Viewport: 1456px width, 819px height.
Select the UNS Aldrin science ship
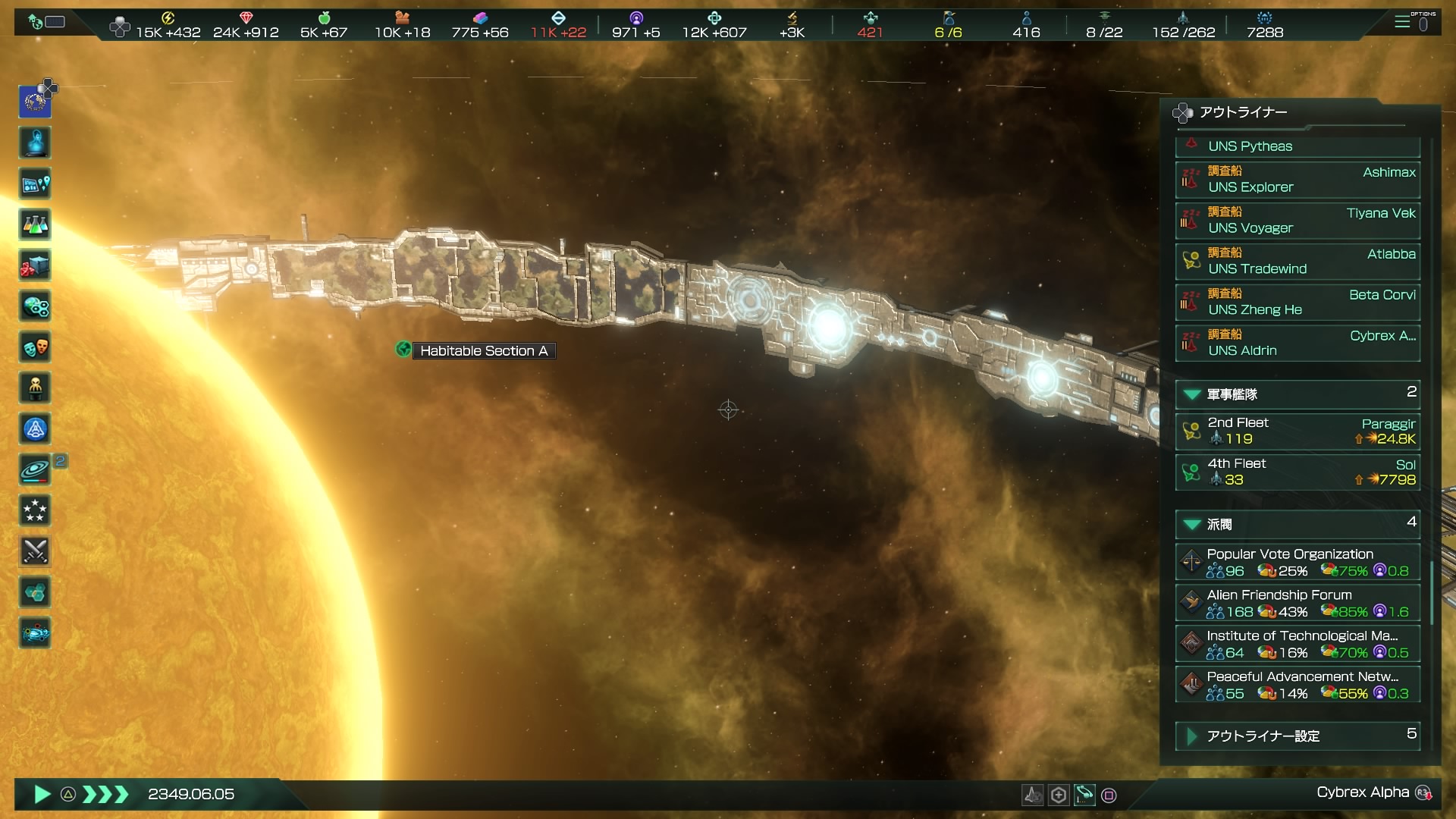point(1297,344)
